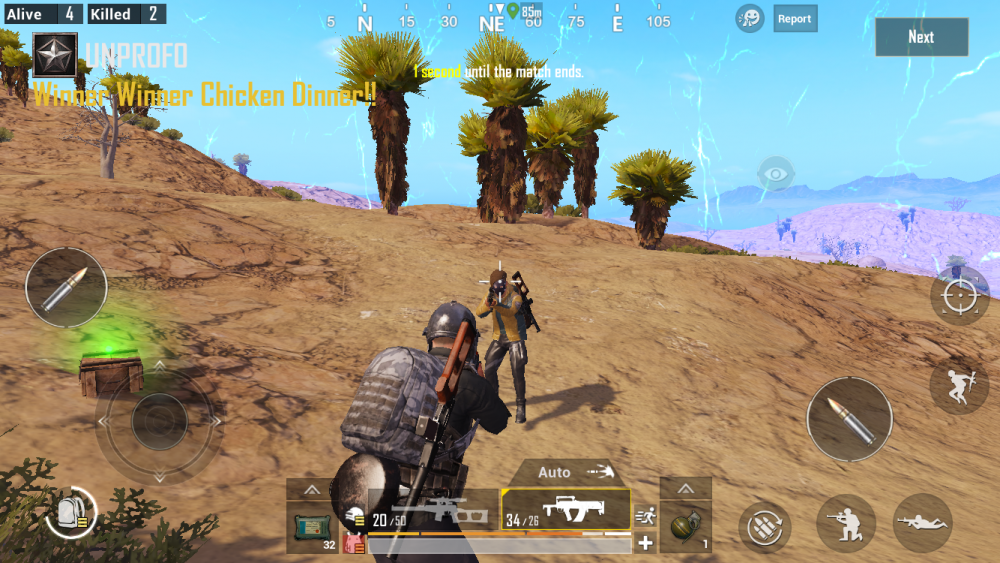Viewport: 1000px width, 563px height.
Task: Open the emote smiley icon
Action: (x=750, y=18)
